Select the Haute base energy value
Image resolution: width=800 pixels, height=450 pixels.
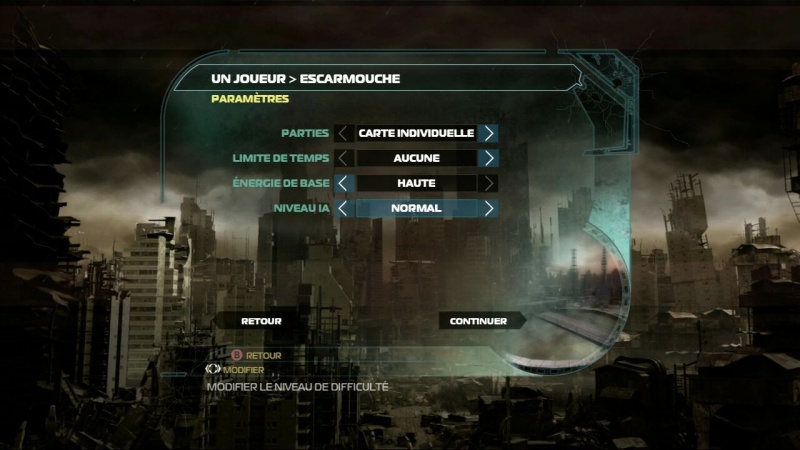click(415, 183)
